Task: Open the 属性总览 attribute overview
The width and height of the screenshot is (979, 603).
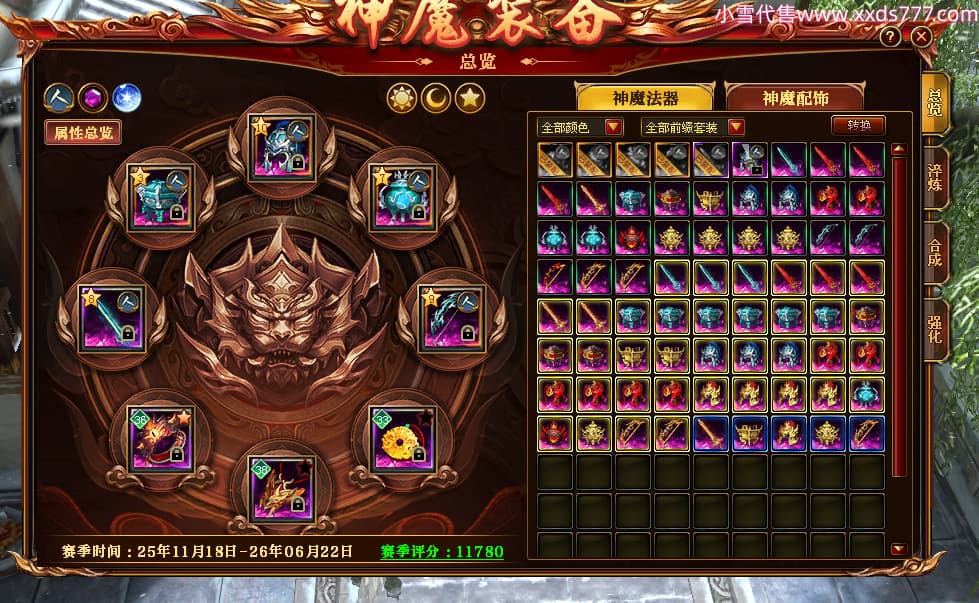Action: (x=83, y=132)
